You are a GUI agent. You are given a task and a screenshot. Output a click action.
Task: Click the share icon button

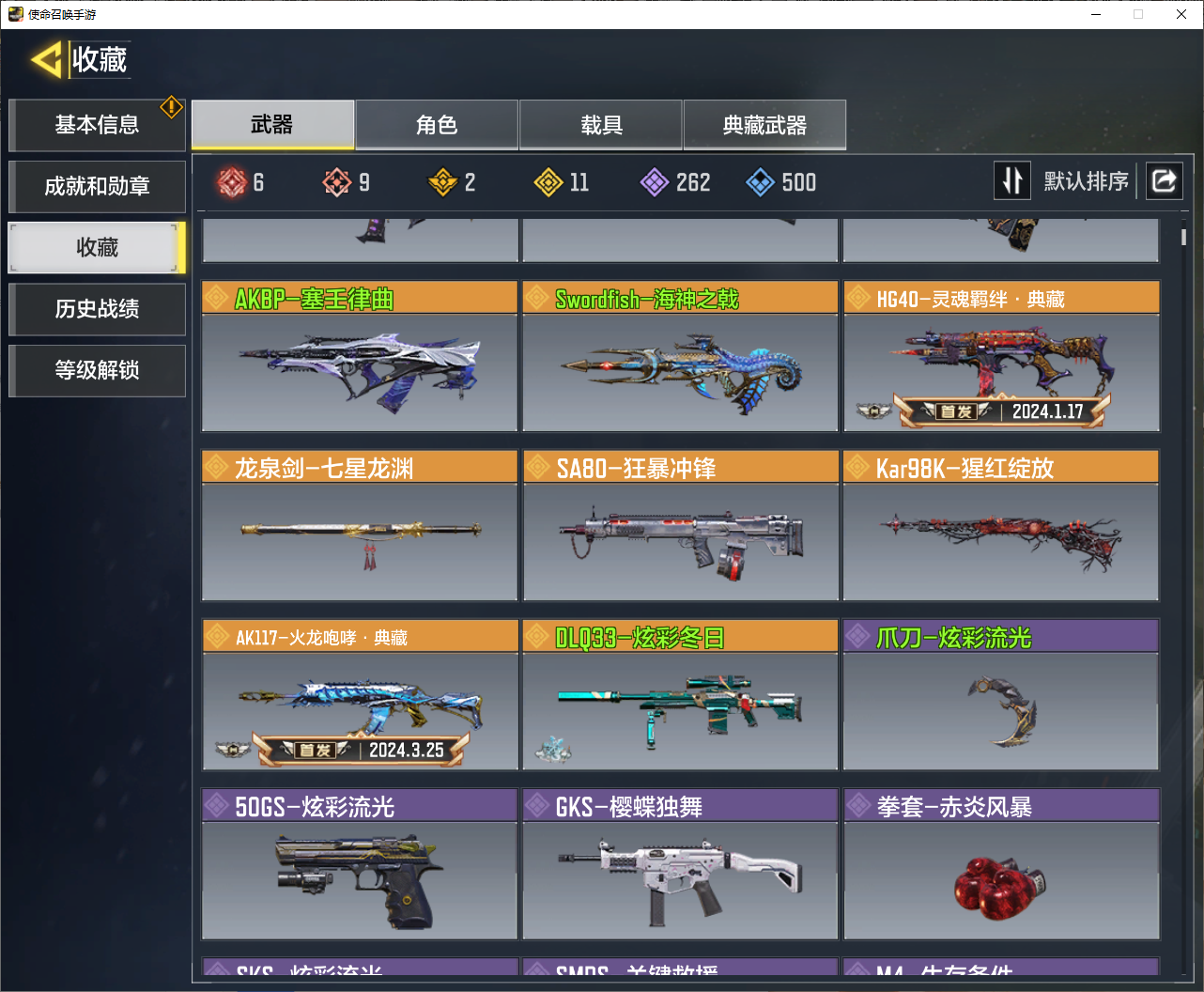[x=1164, y=180]
